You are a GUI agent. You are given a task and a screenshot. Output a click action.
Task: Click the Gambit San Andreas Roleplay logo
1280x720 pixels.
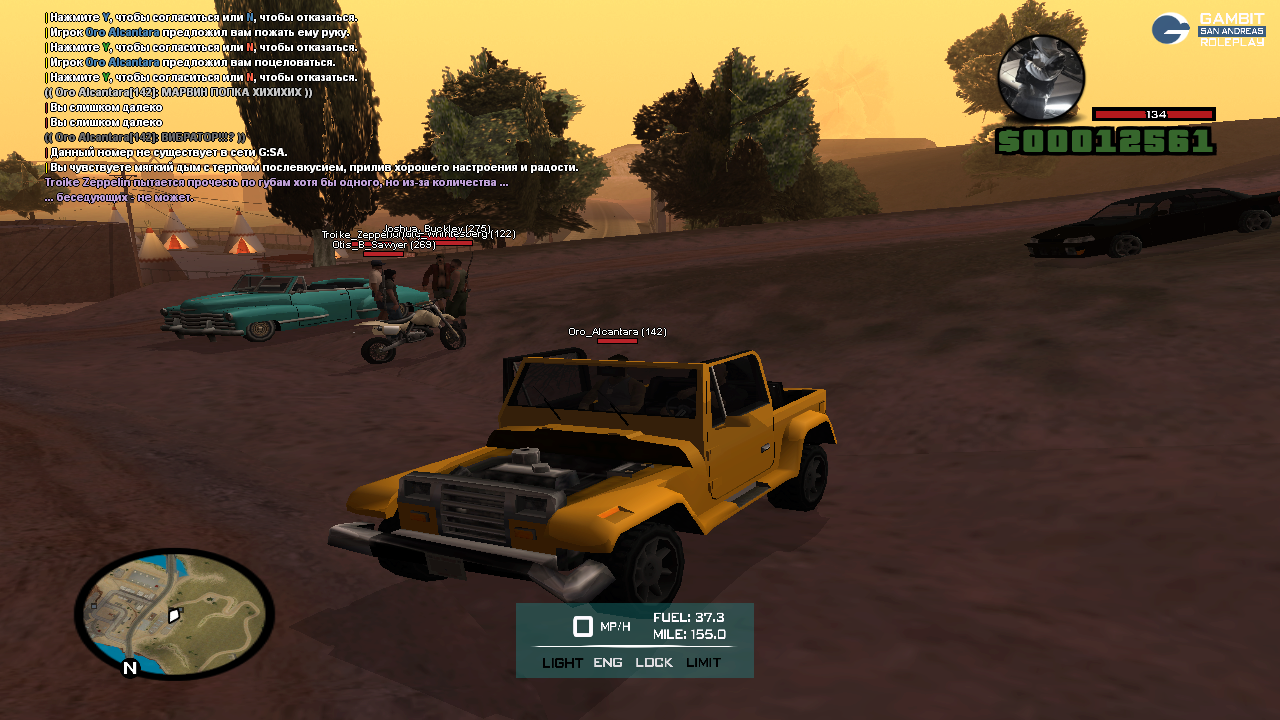tap(1208, 29)
